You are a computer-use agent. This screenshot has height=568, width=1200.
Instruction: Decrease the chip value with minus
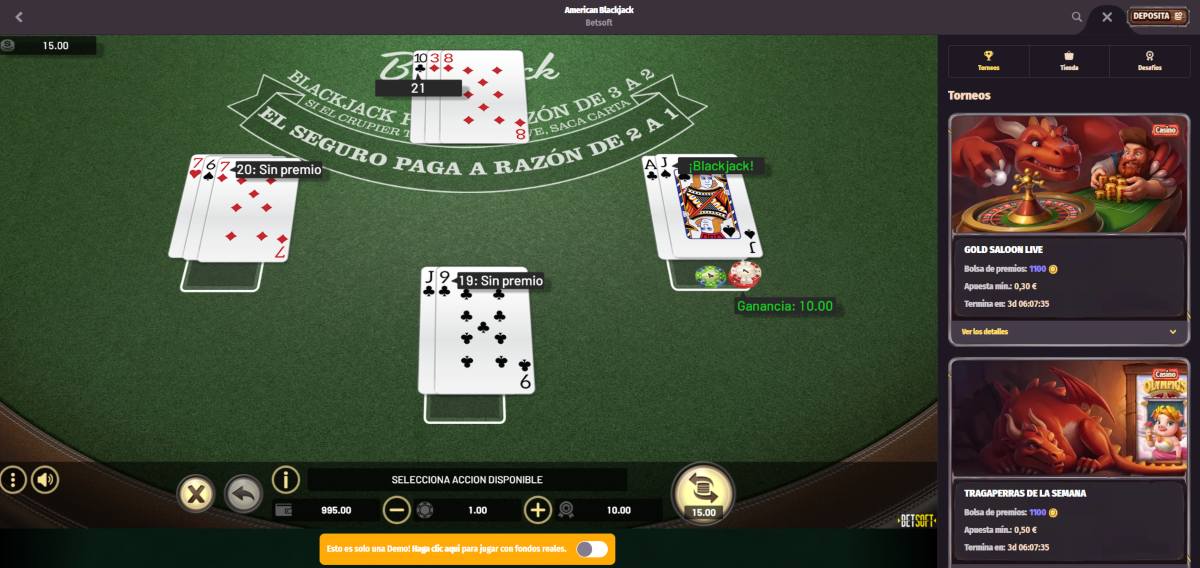(397, 510)
